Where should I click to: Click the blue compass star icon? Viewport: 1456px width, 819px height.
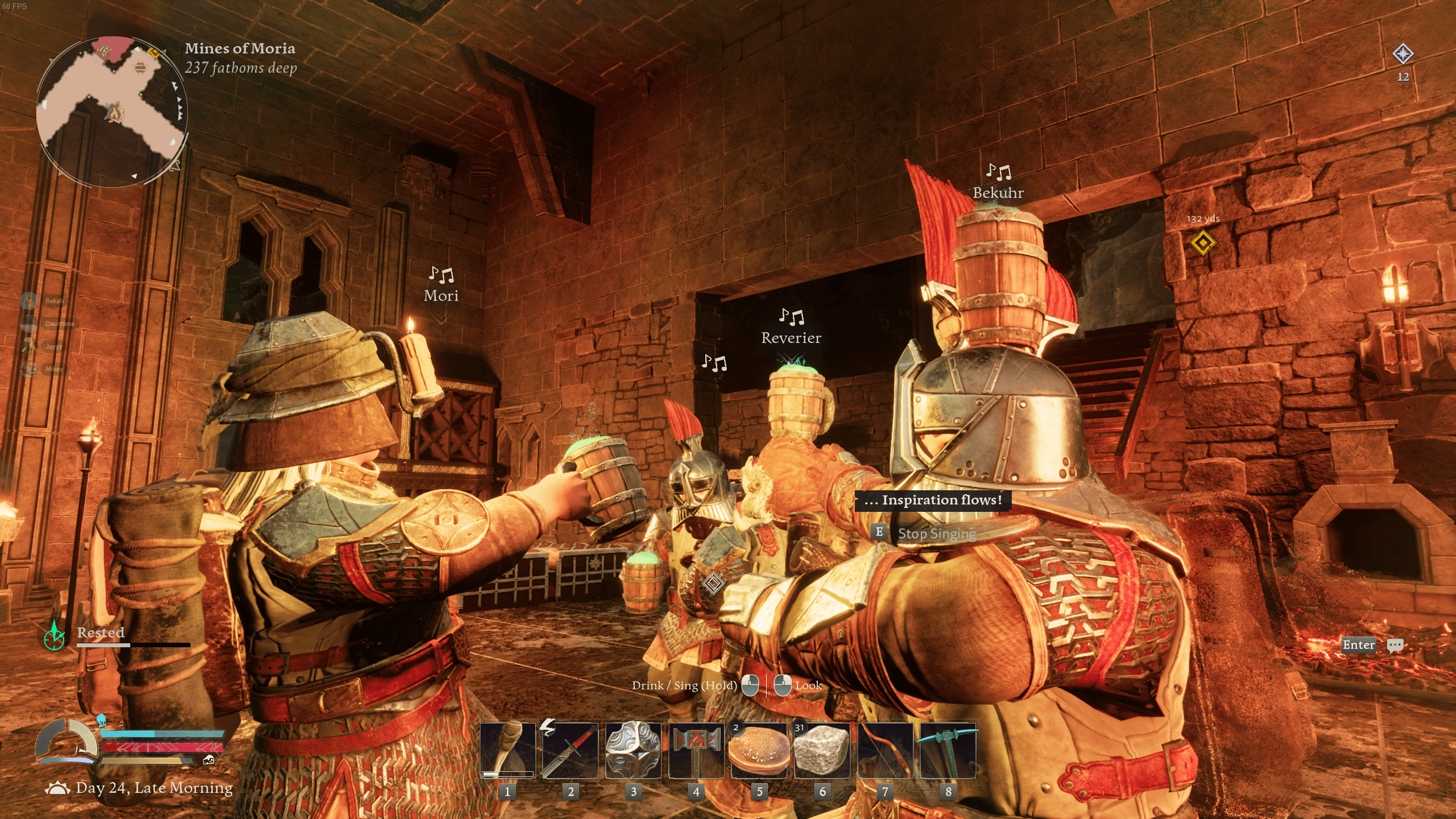coord(1403,55)
